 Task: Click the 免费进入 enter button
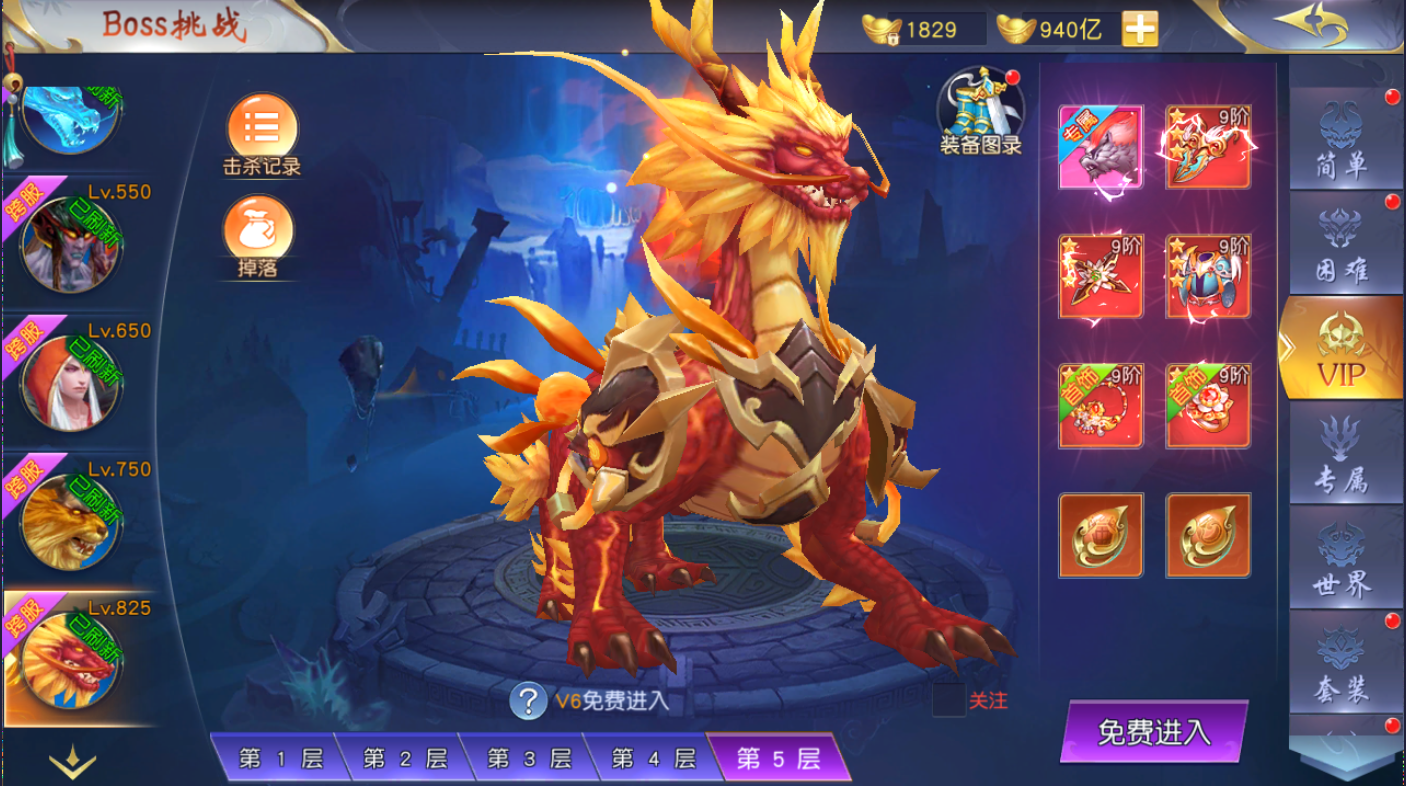[1154, 732]
